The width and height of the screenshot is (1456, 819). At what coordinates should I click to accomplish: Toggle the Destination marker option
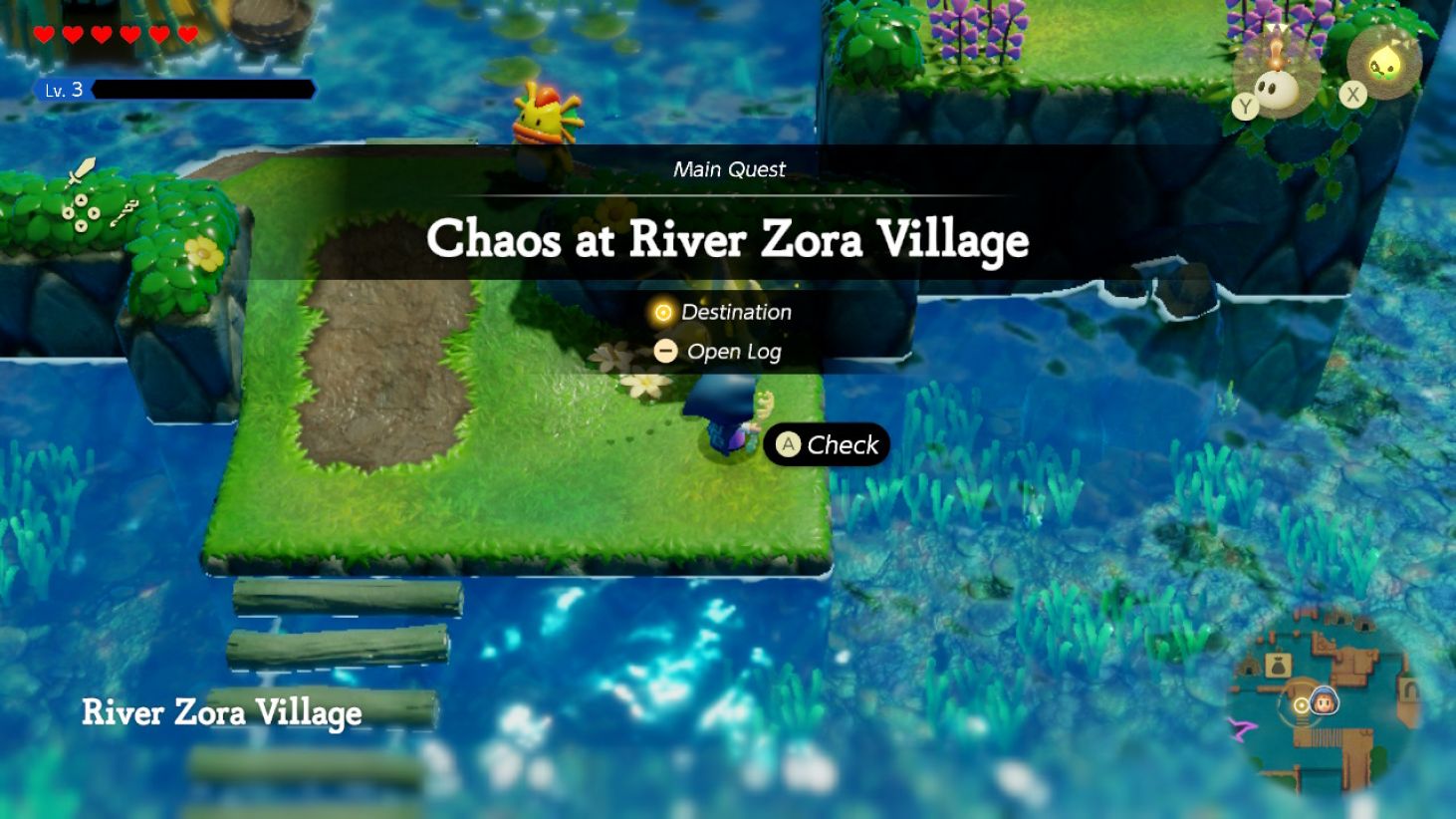click(x=735, y=312)
